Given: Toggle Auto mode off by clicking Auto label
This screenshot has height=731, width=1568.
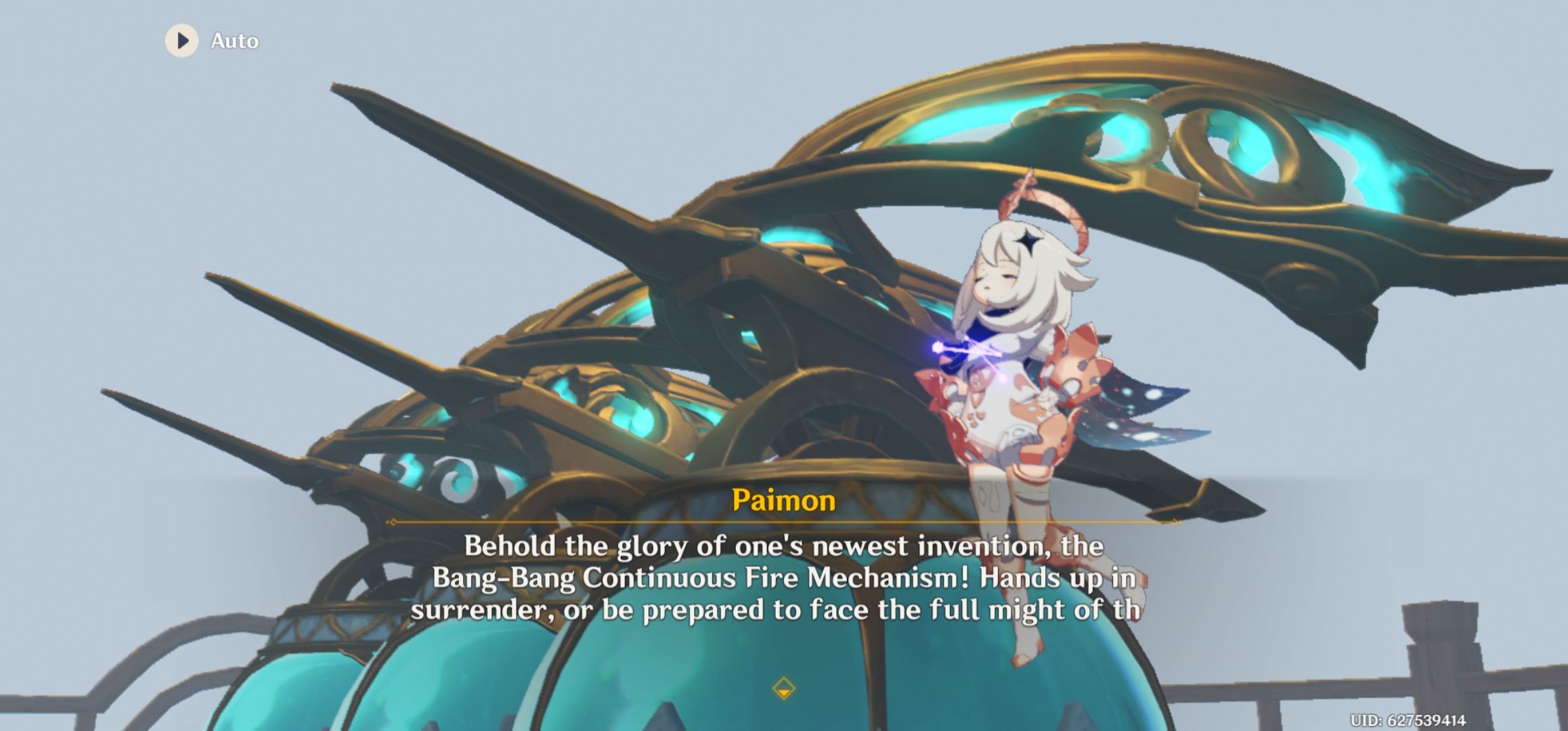Looking at the screenshot, I should (x=234, y=41).
